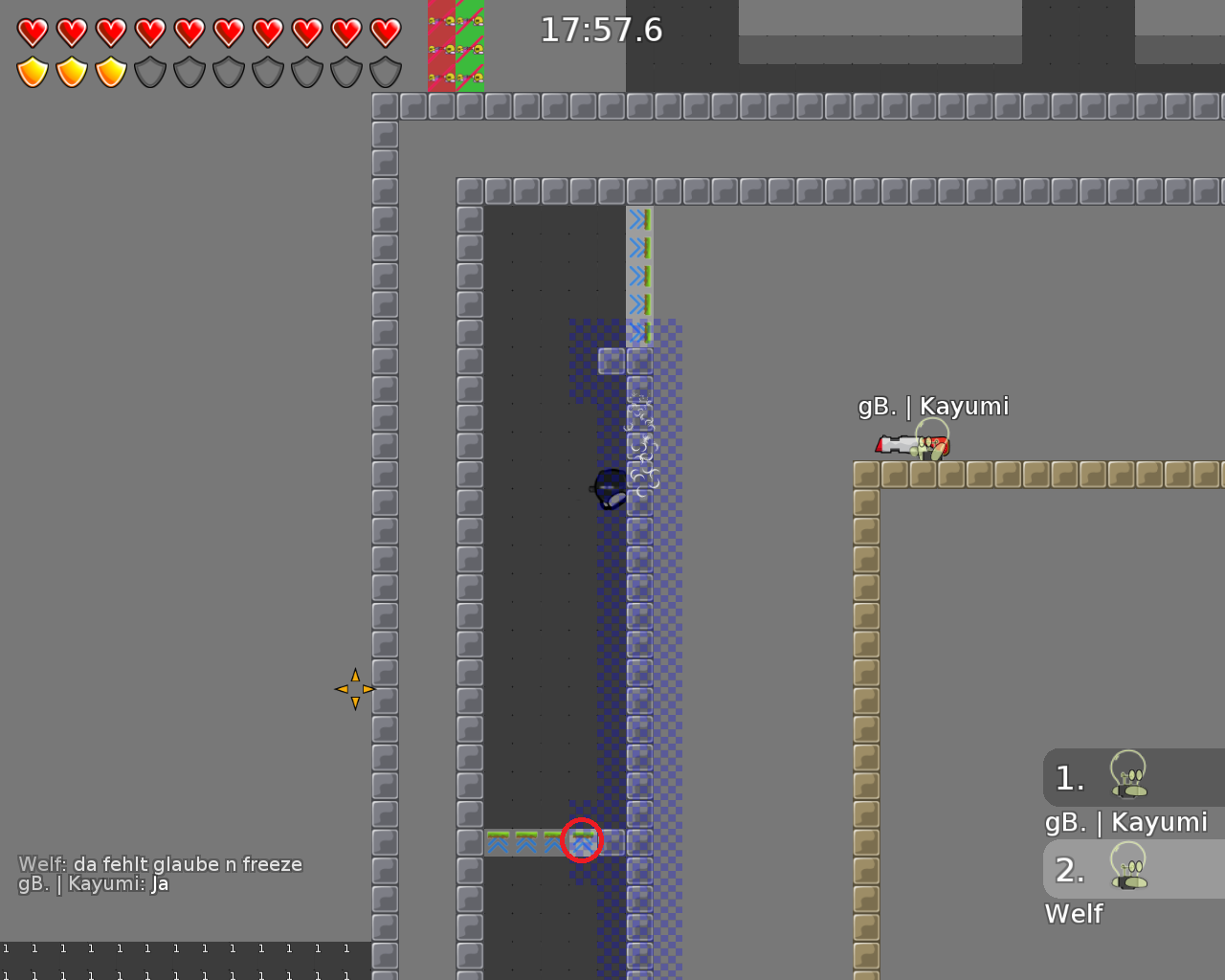Click the red-green striped flag tile at top
Image resolution: width=1225 pixels, height=980 pixels.
(455, 46)
